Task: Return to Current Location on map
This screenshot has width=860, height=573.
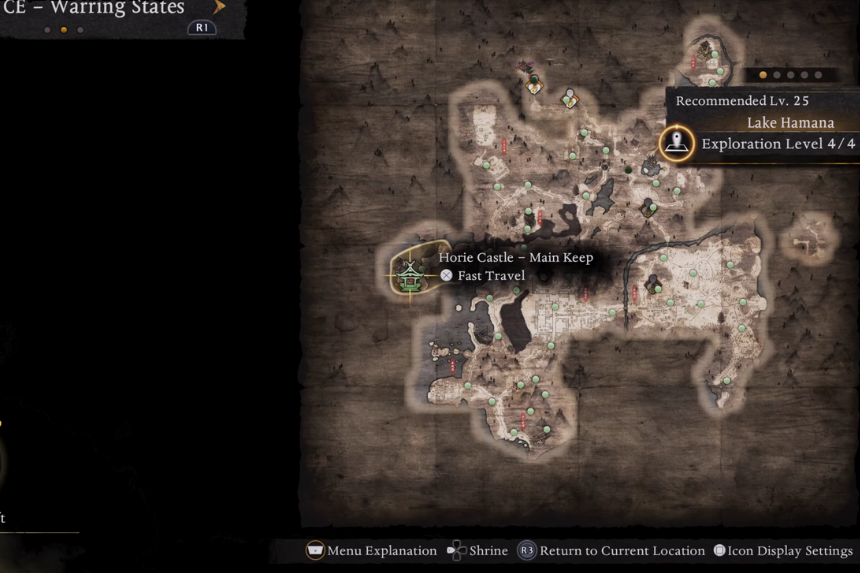Action: click(612, 550)
